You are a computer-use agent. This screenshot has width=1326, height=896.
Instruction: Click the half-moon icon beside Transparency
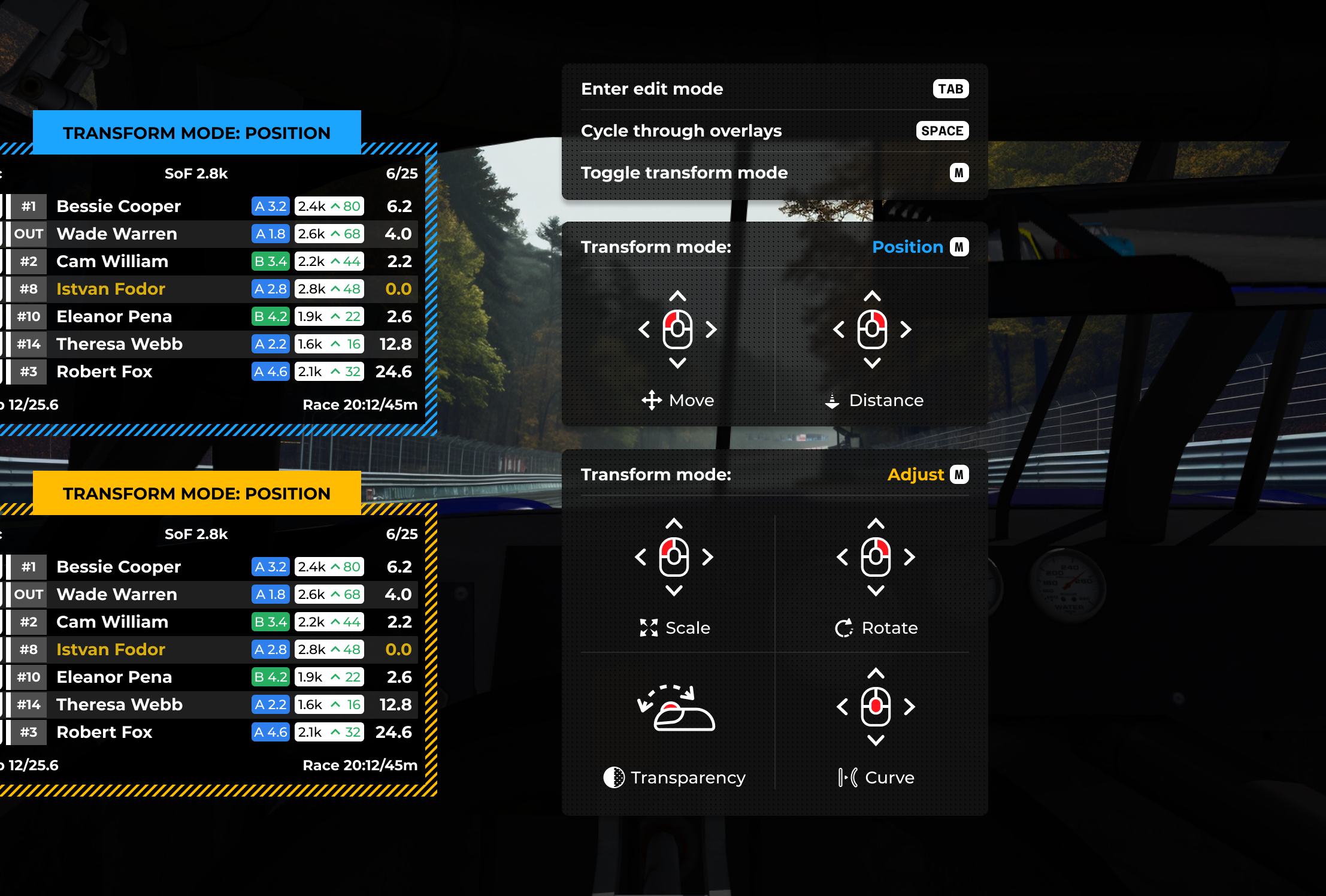click(613, 777)
